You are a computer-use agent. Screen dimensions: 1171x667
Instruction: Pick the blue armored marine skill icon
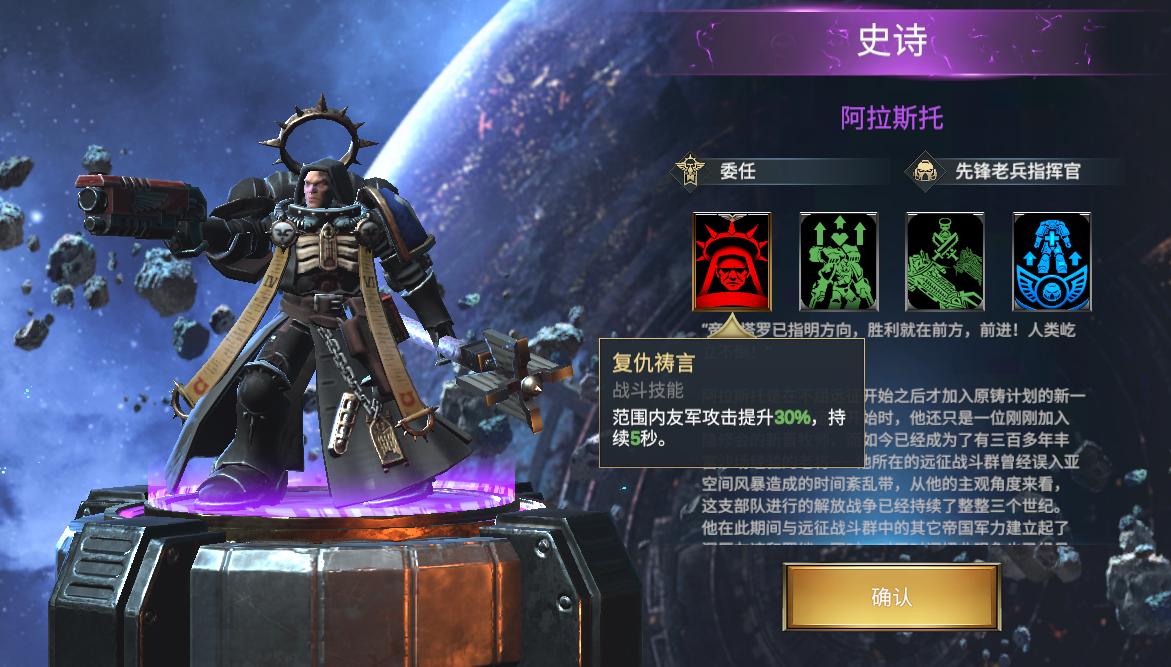click(x=1051, y=262)
